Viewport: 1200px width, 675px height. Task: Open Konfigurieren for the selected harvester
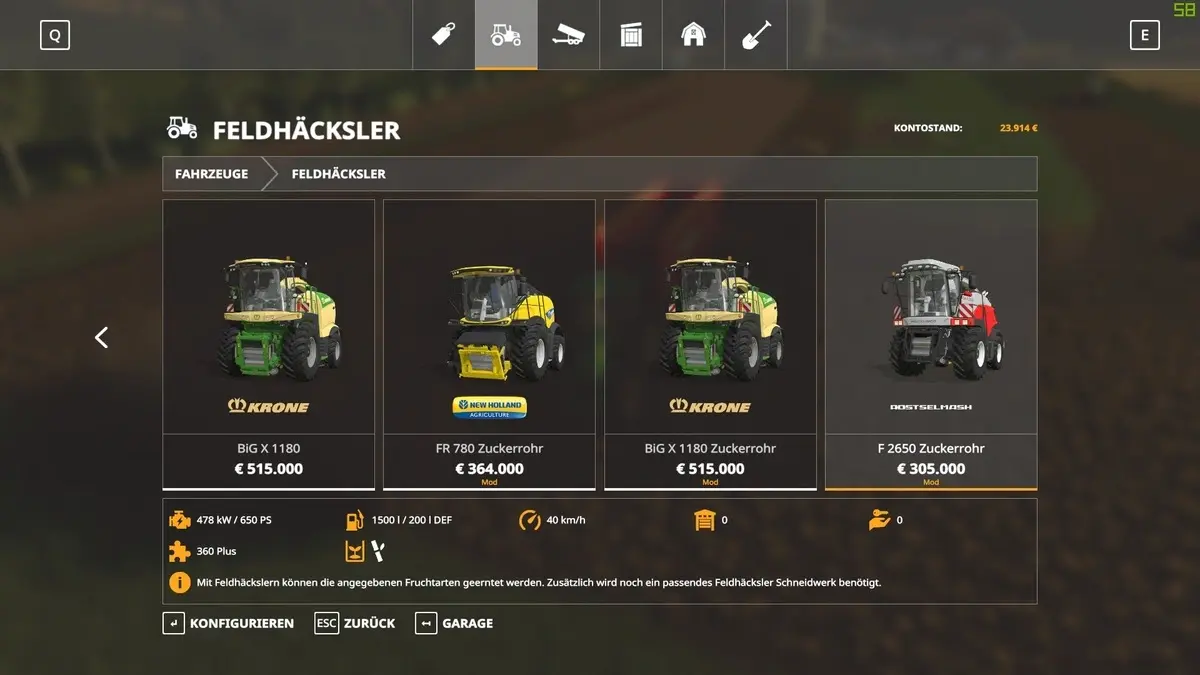(229, 623)
